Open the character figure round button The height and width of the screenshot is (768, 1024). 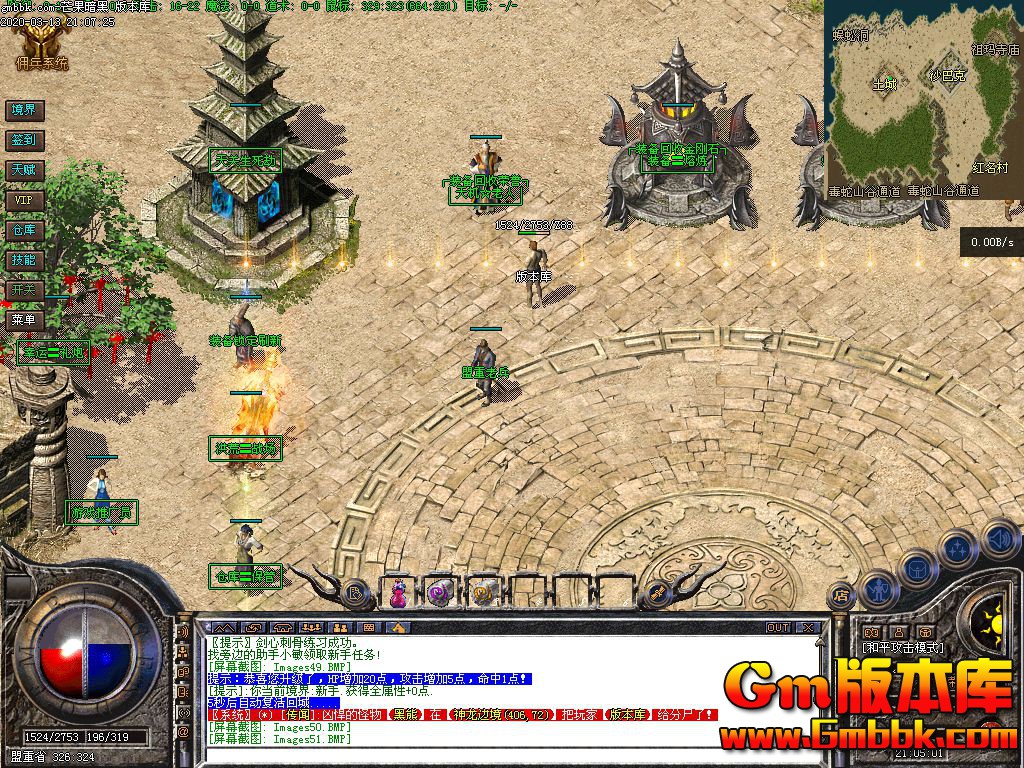(878, 588)
